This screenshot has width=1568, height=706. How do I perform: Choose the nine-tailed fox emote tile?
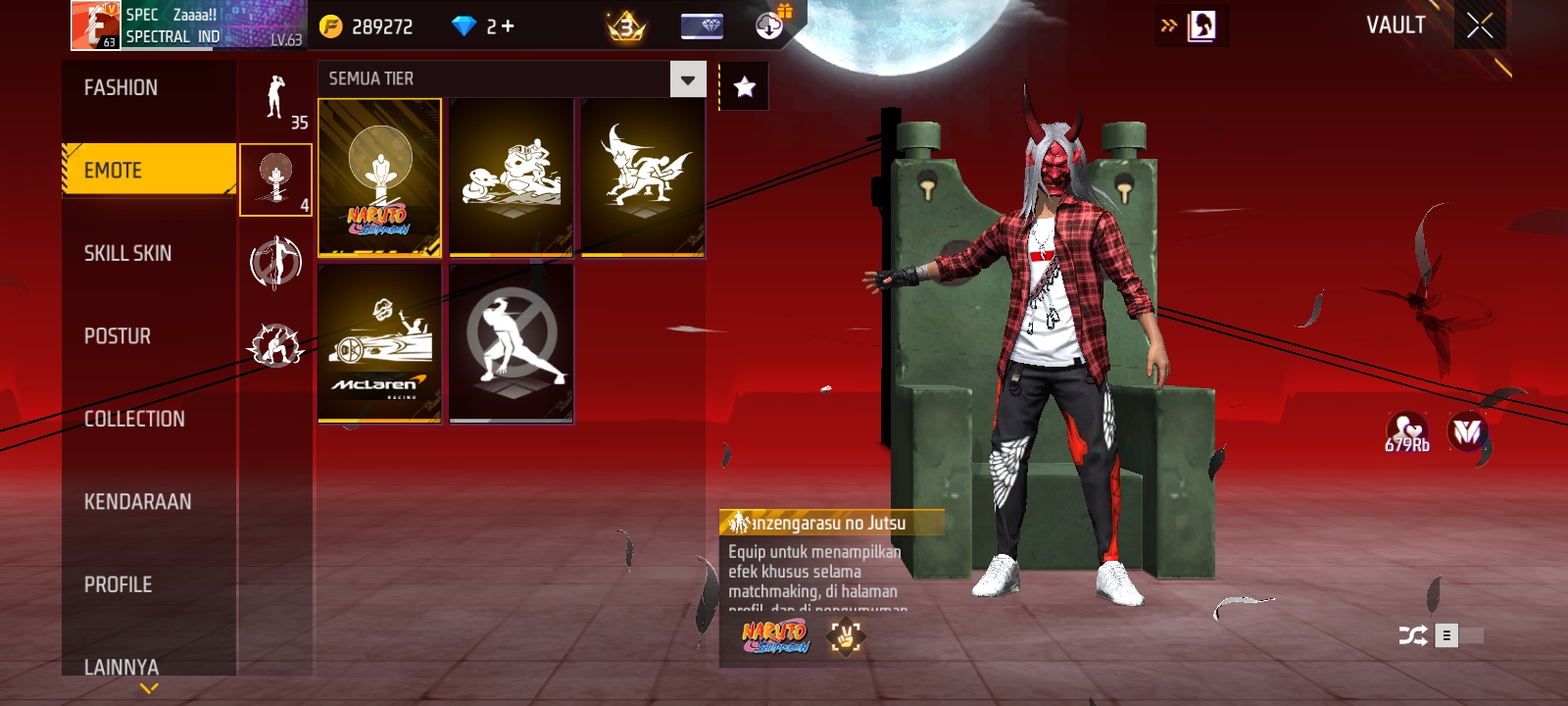point(643,177)
